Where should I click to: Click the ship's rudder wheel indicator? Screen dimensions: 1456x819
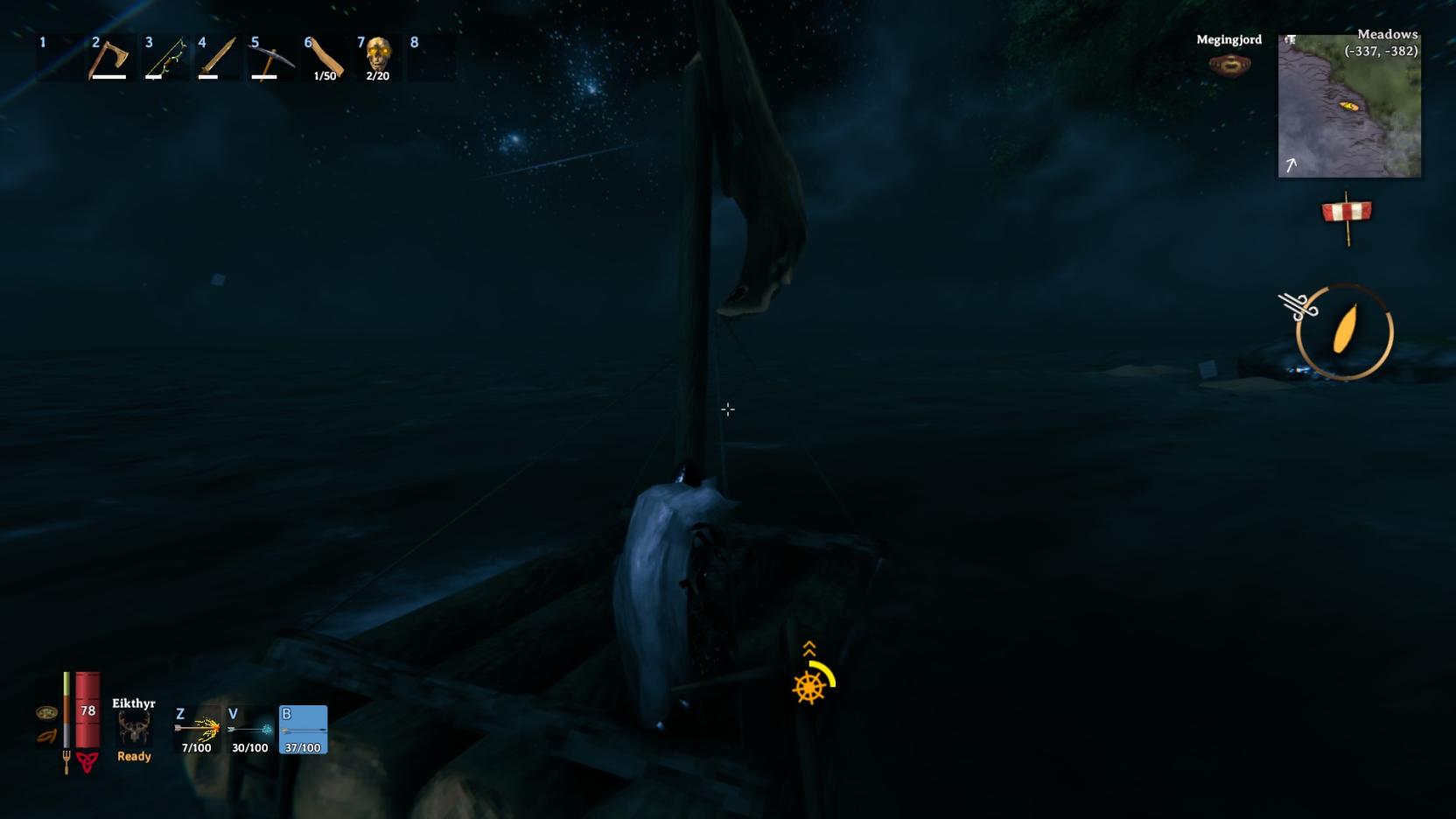[809, 686]
